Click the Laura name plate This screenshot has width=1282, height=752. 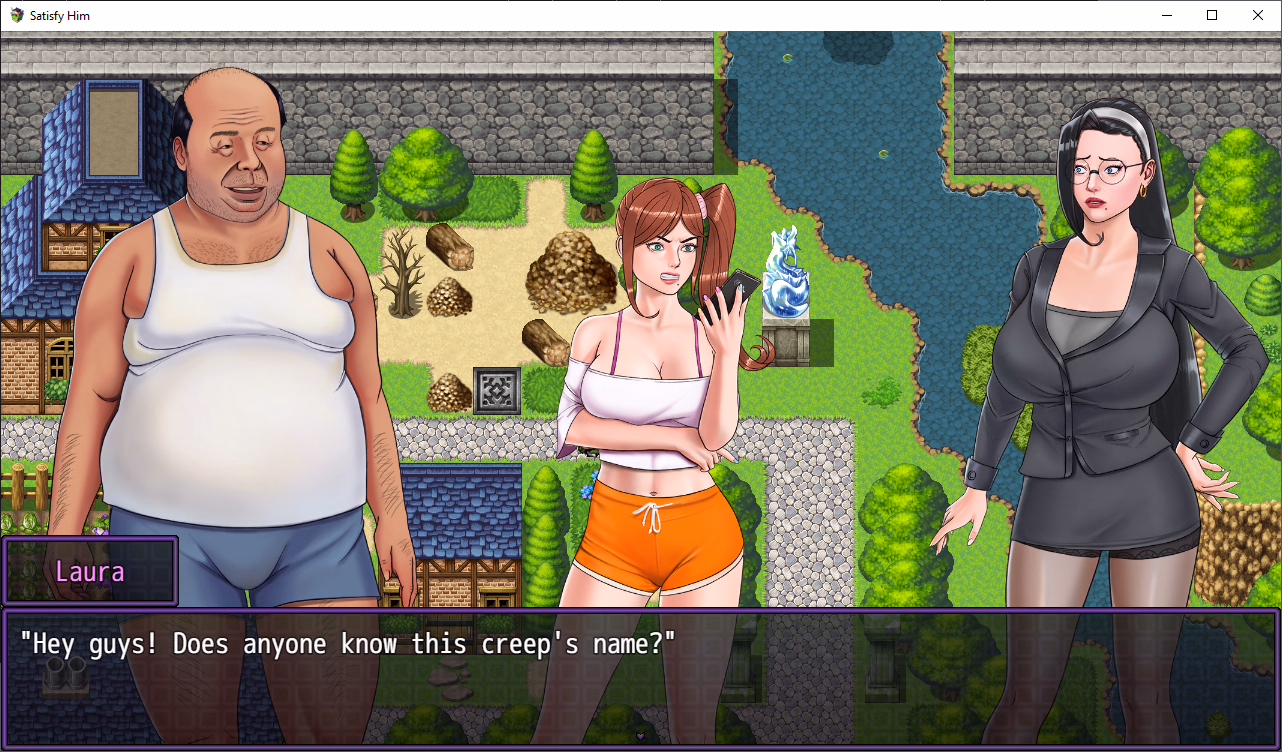90,571
